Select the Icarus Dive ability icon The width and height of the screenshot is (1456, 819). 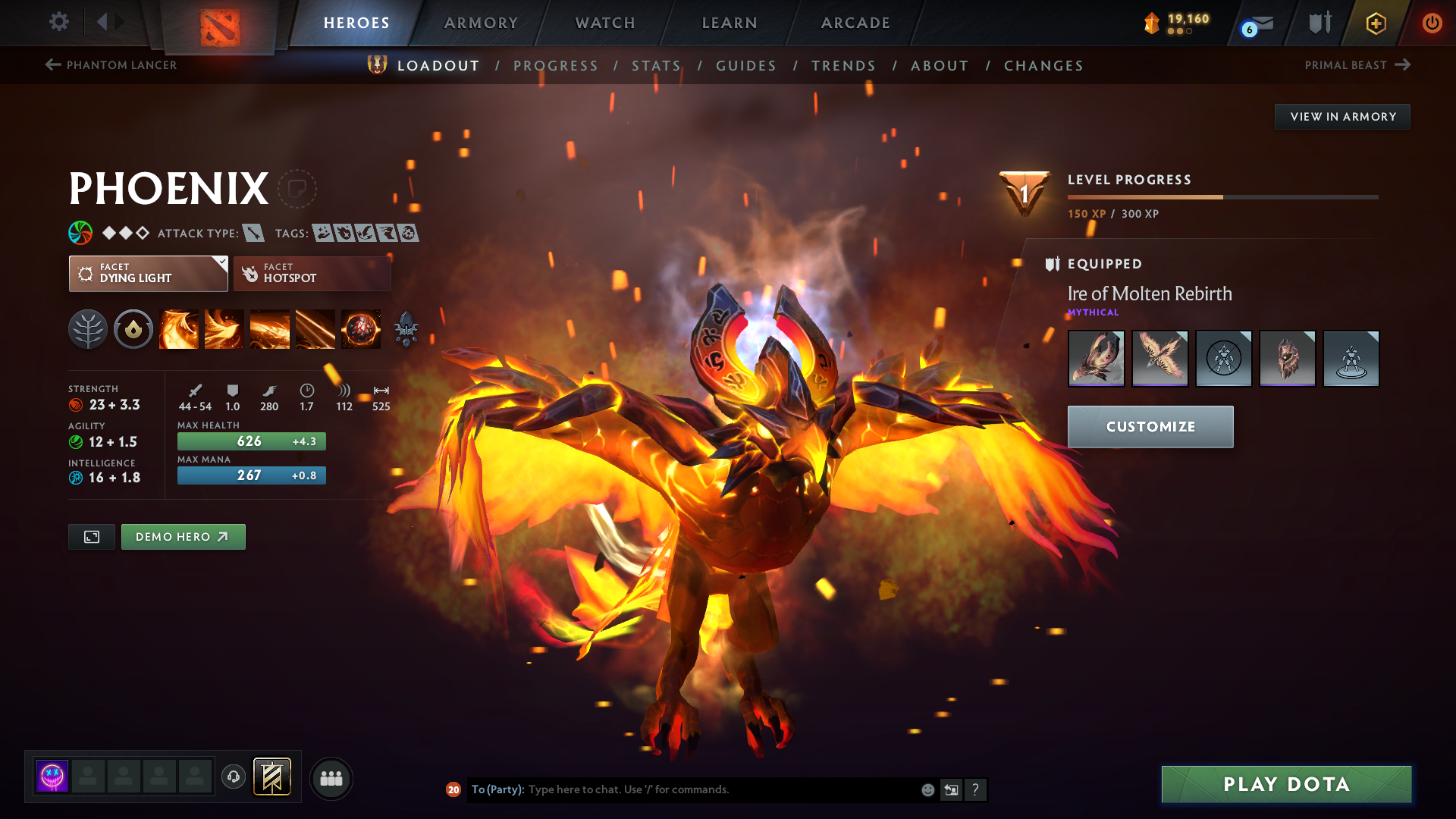(x=179, y=329)
